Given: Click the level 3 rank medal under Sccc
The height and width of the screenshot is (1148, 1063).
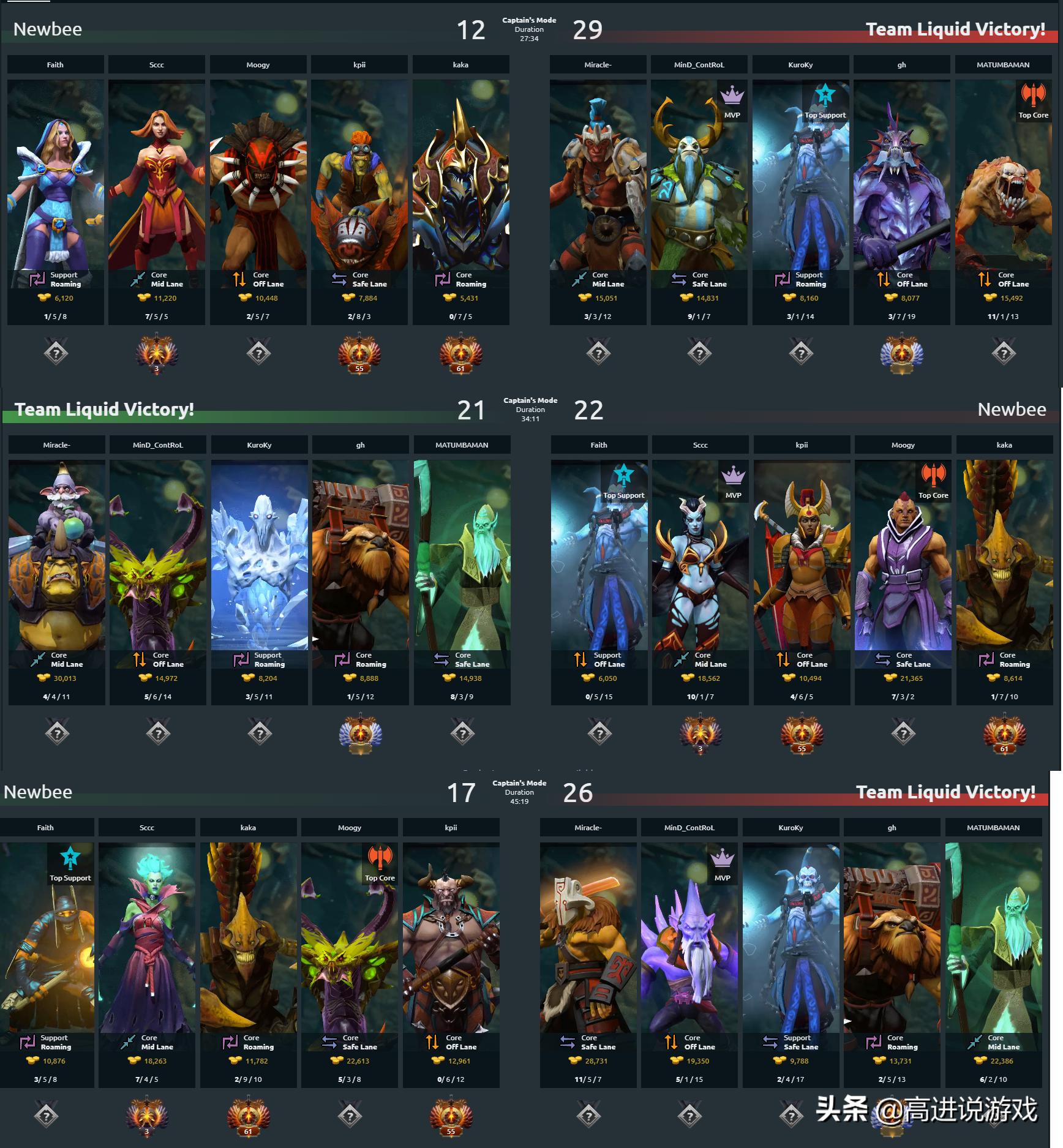Looking at the screenshot, I should point(156,354).
